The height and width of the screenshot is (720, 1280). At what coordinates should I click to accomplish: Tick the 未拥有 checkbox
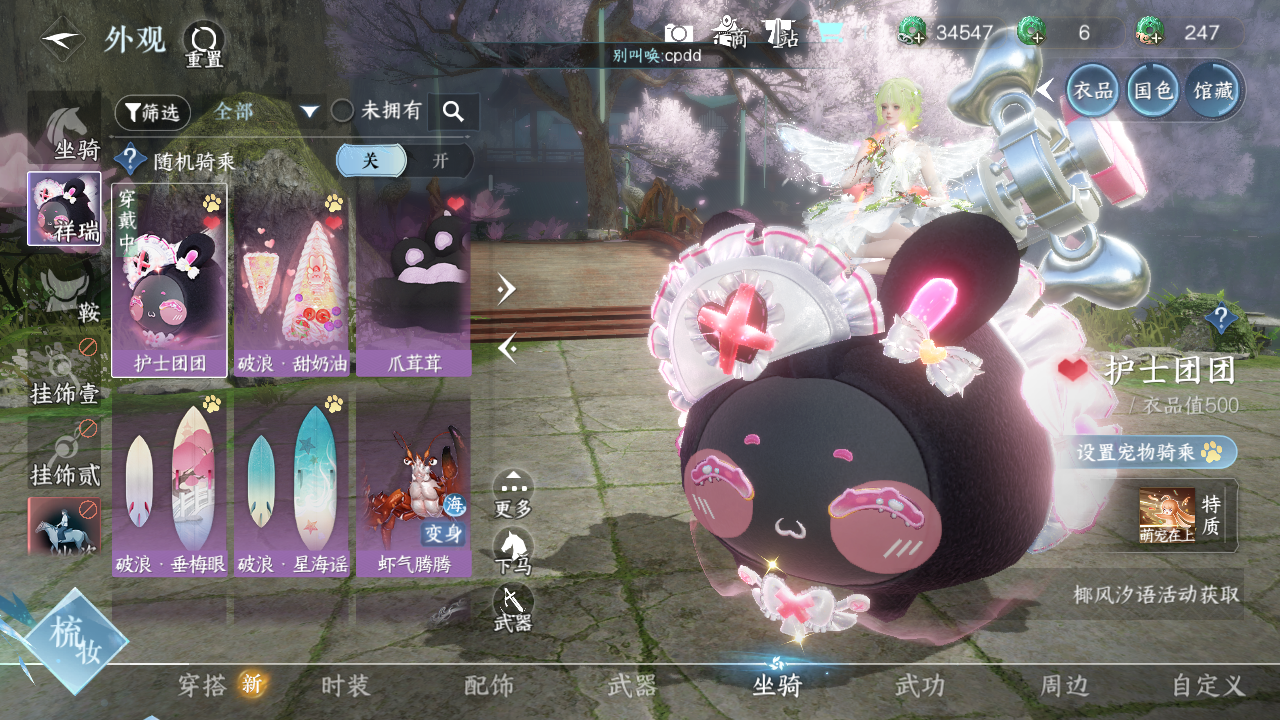343,111
